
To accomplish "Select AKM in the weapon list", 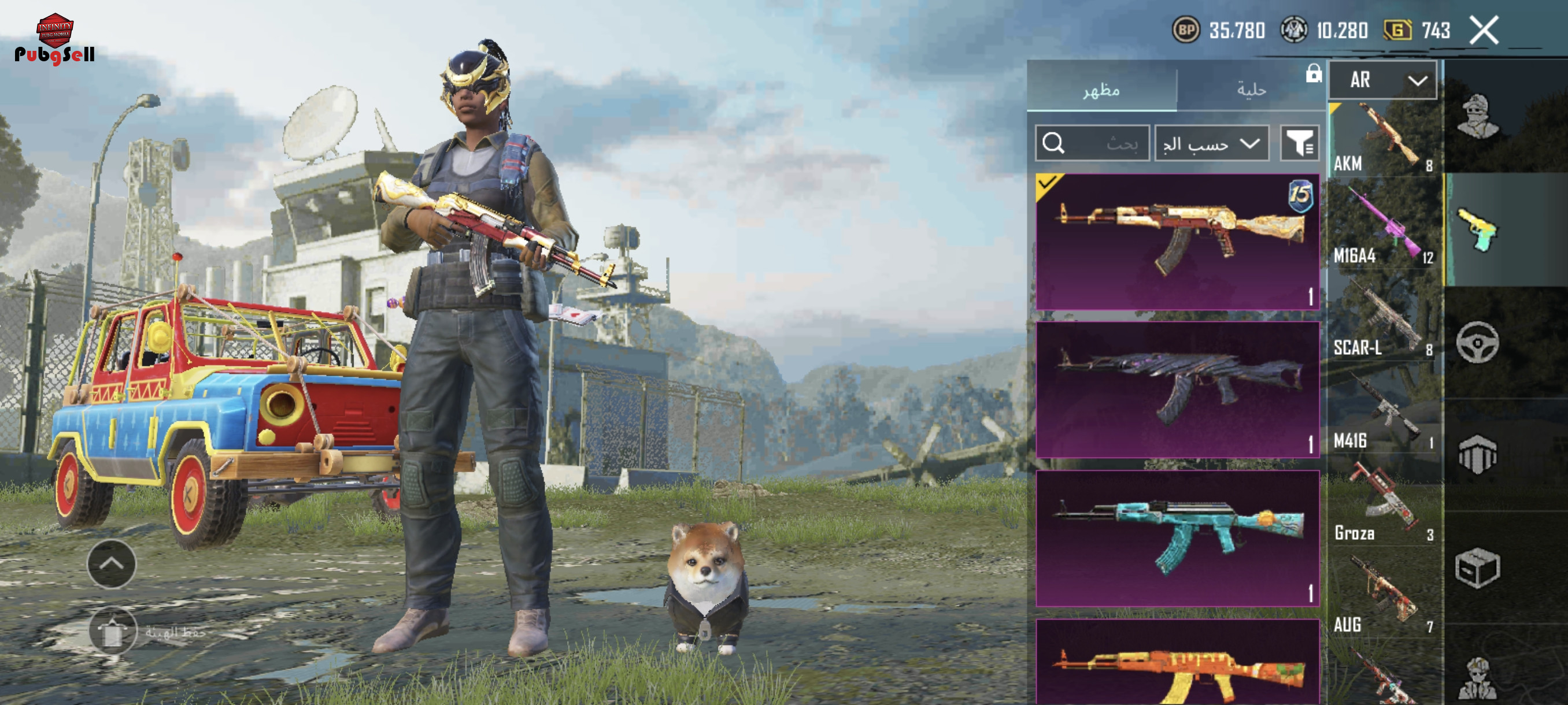I will 1383,140.
